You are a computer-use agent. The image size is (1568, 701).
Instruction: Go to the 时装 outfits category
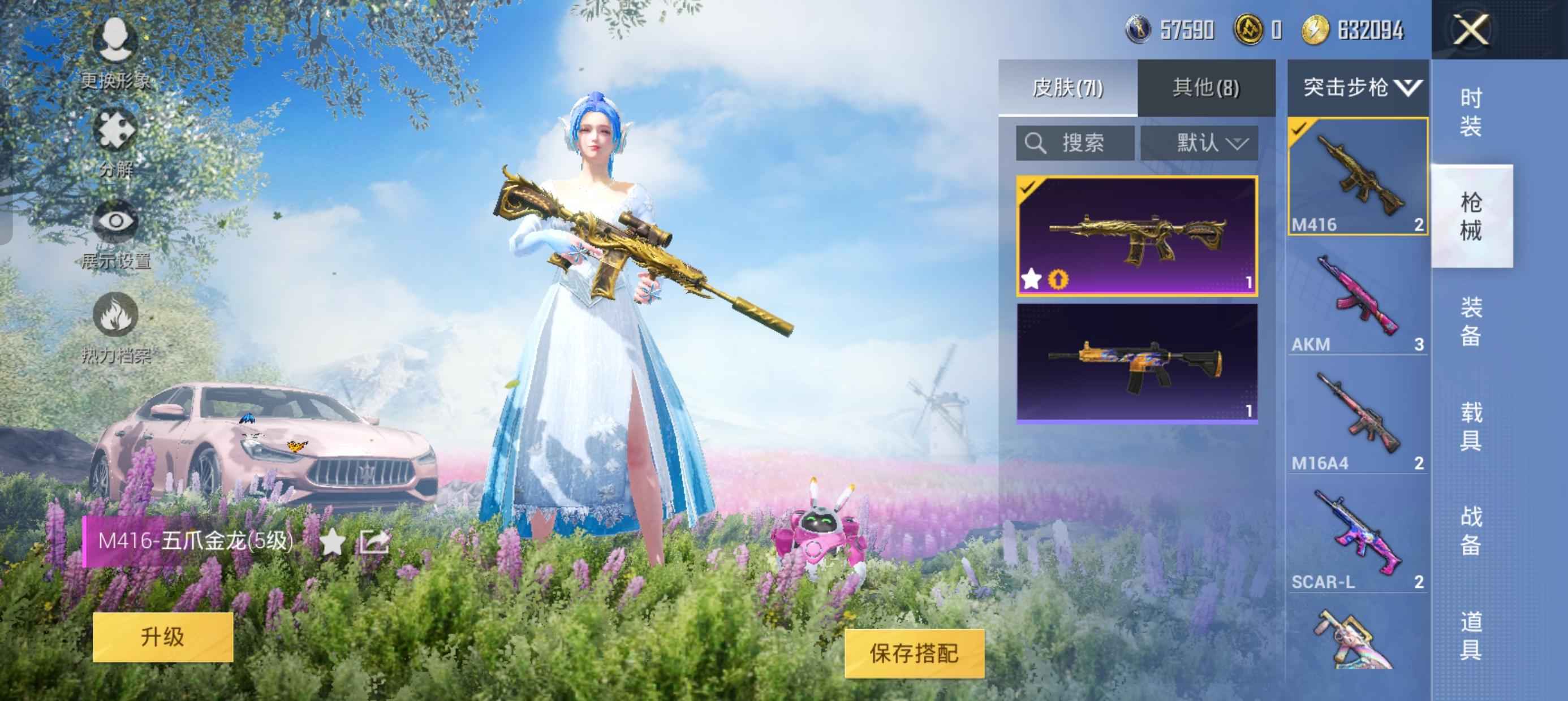click(x=1471, y=112)
